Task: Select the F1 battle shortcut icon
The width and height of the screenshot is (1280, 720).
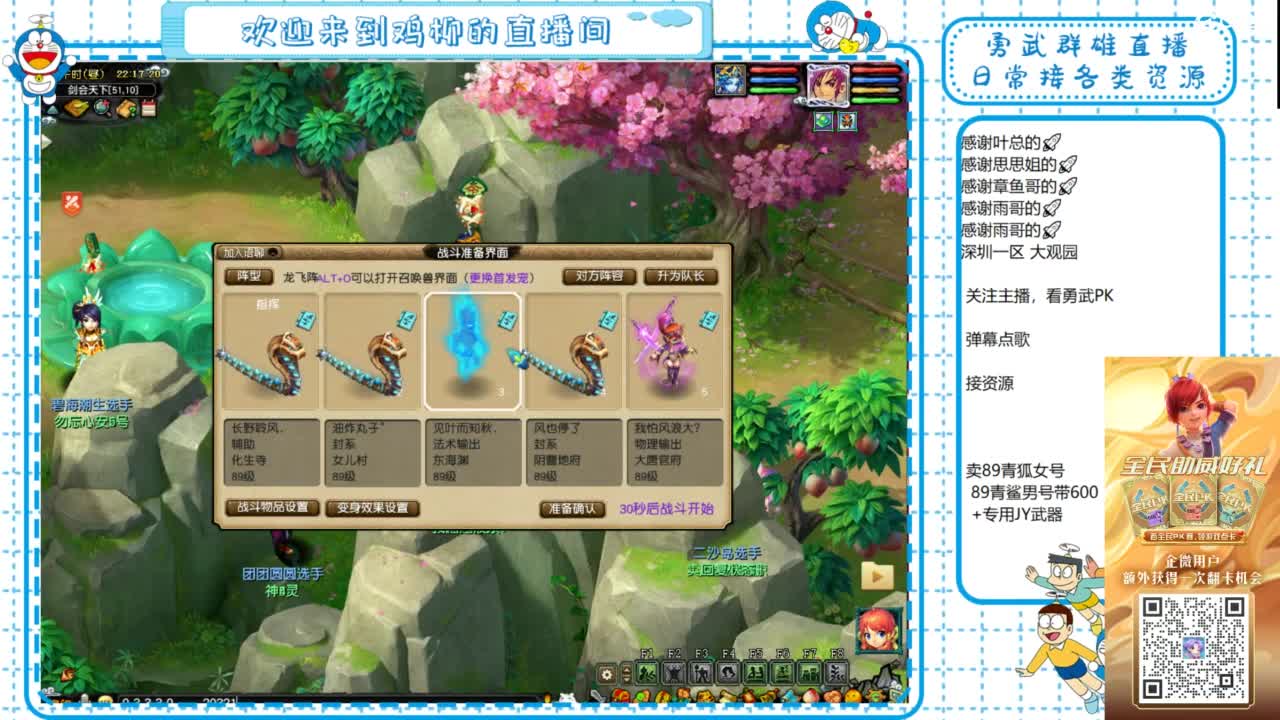Action: pyautogui.click(x=648, y=672)
